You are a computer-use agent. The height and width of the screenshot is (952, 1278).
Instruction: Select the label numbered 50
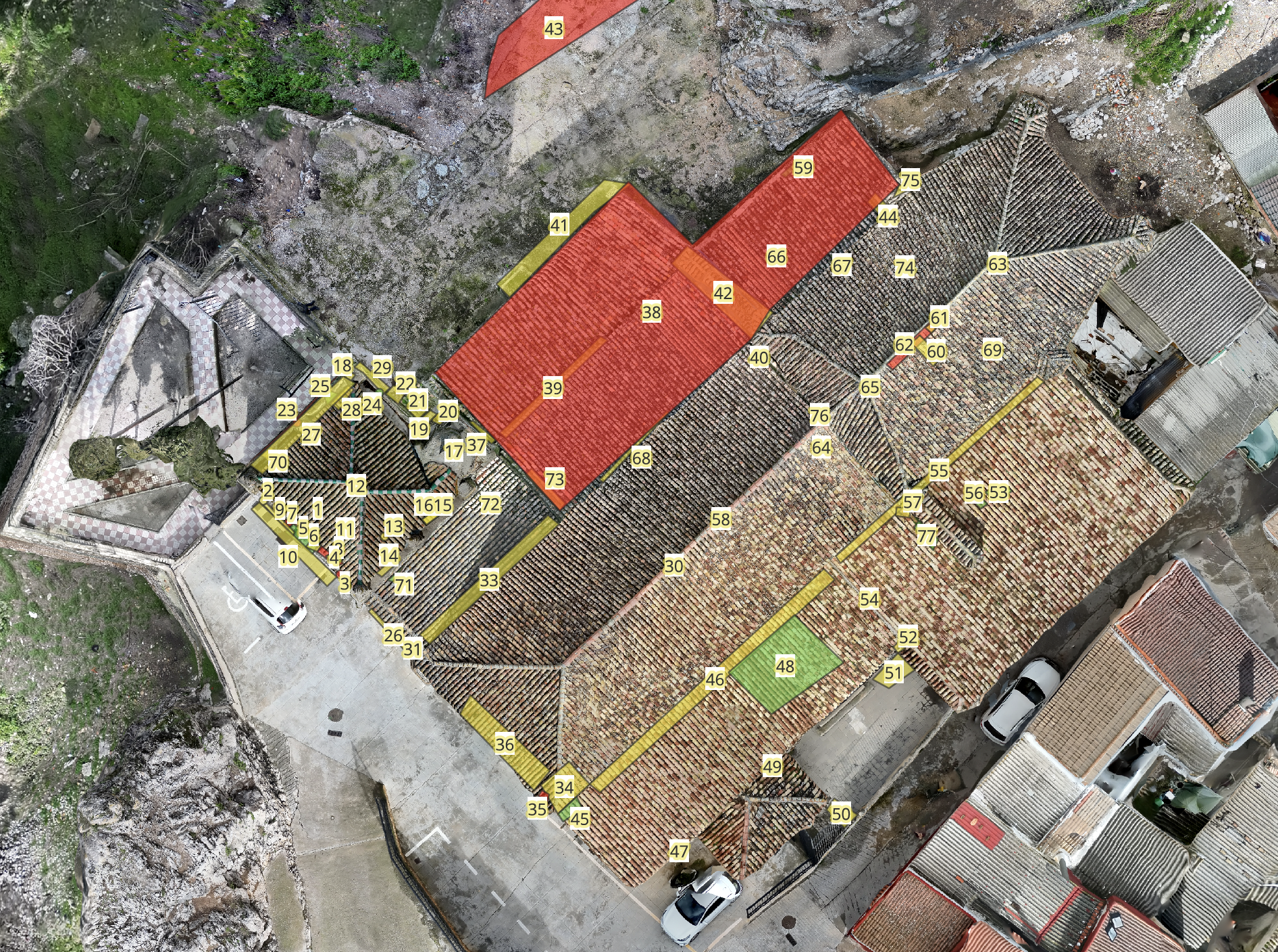841,814
